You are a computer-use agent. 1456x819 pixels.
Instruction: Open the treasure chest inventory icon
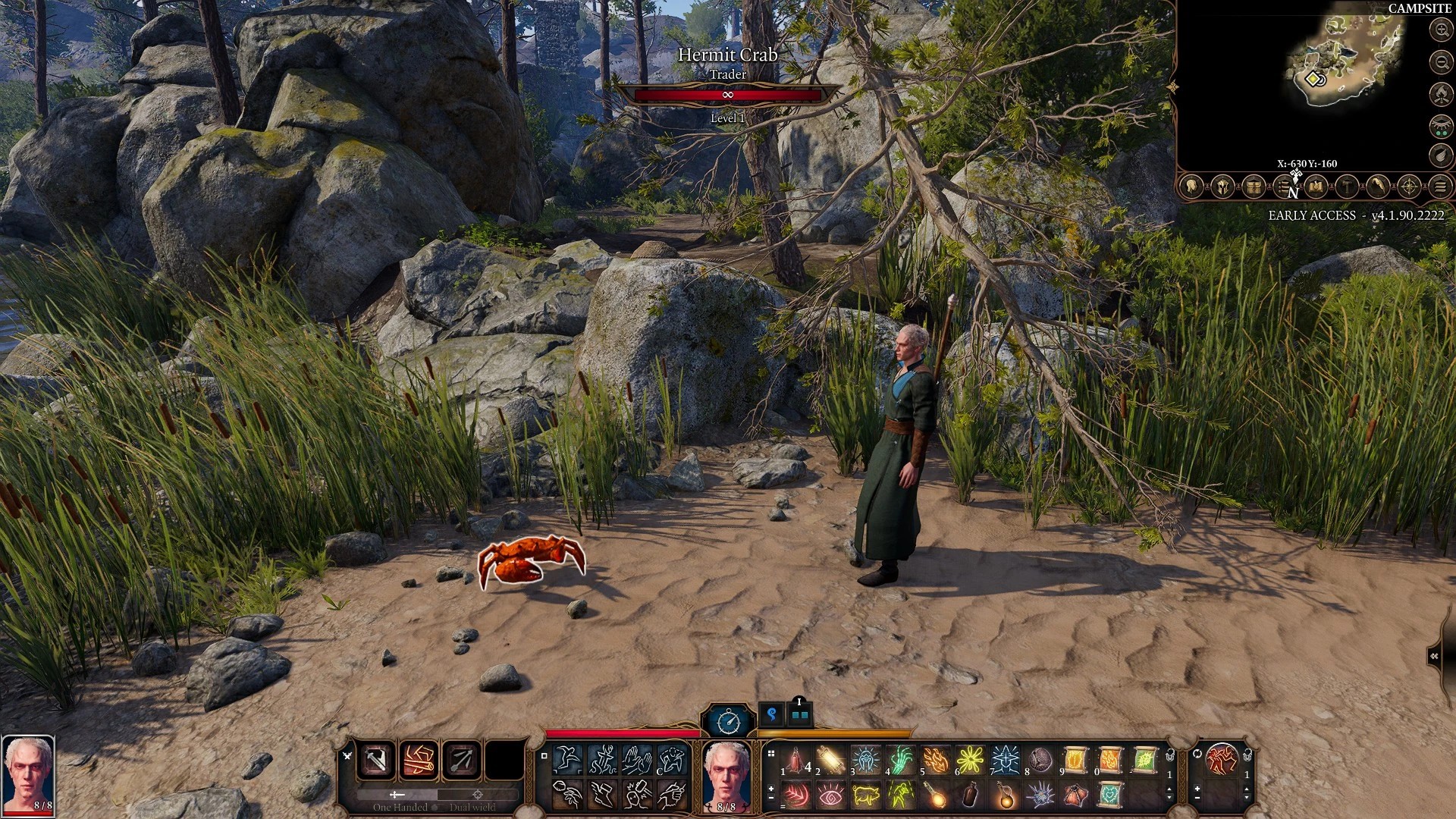pos(1254,187)
